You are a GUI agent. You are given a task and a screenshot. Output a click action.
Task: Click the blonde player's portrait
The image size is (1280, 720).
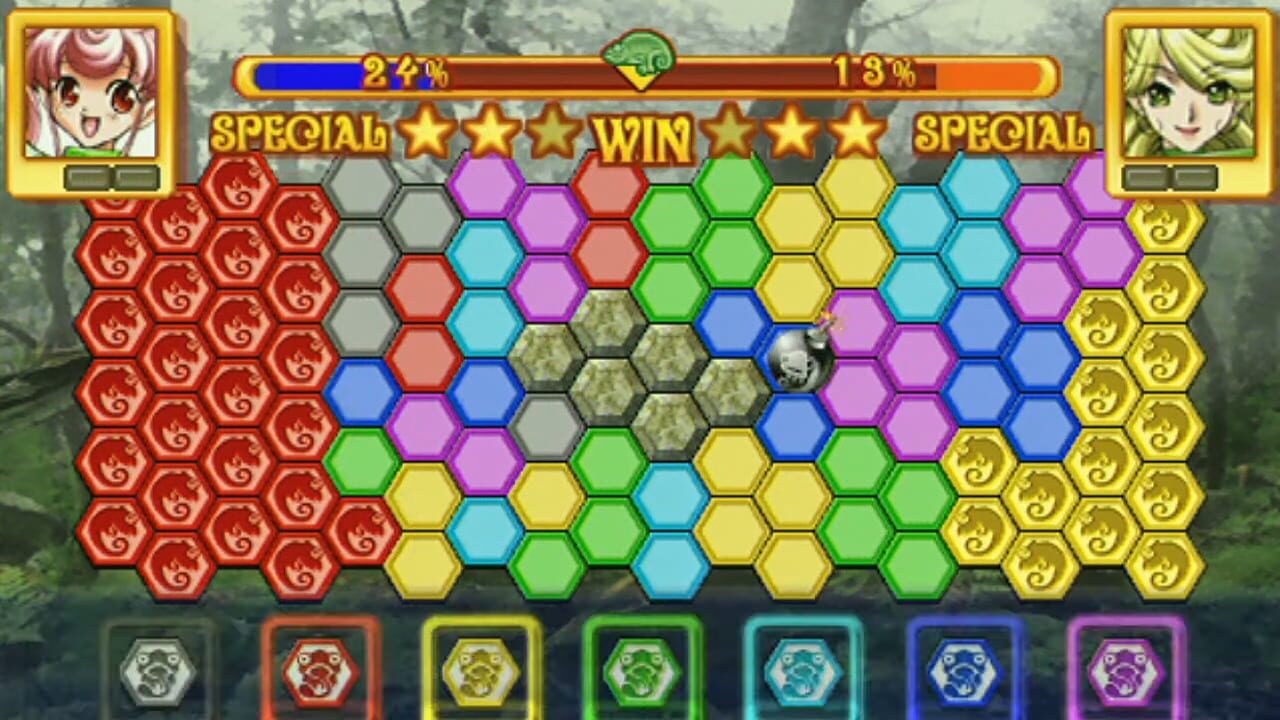coord(1188,90)
